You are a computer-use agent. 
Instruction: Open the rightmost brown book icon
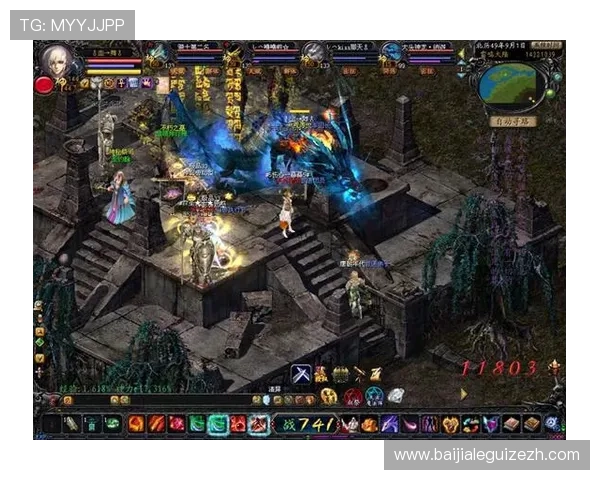tap(531, 424)
